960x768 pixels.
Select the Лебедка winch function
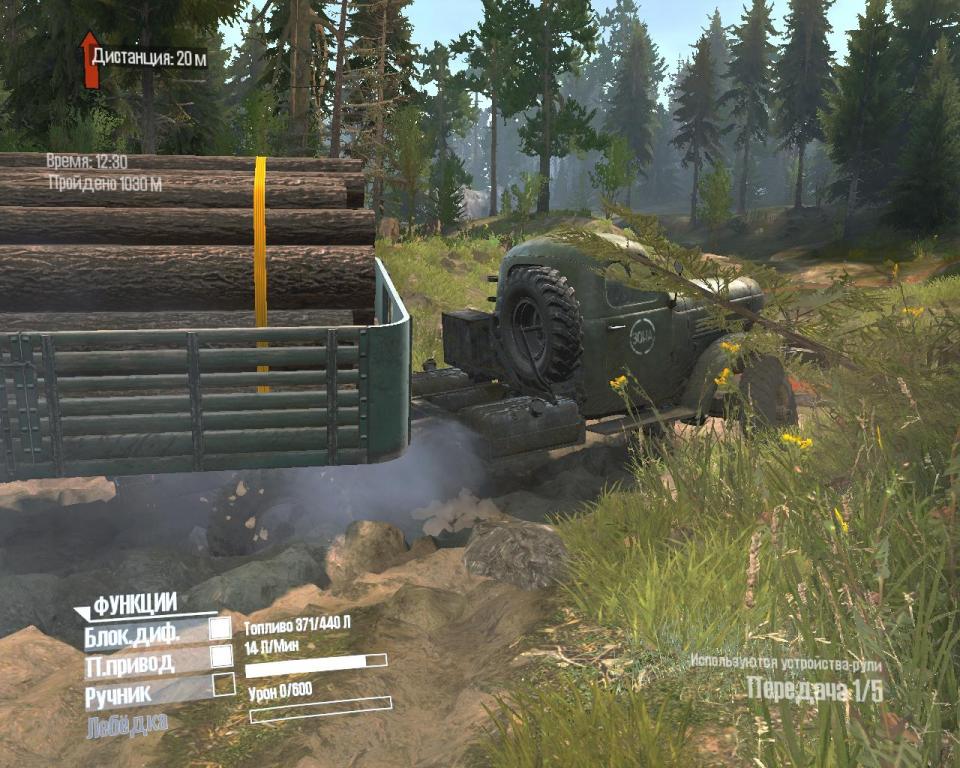[x=127, y=724]
